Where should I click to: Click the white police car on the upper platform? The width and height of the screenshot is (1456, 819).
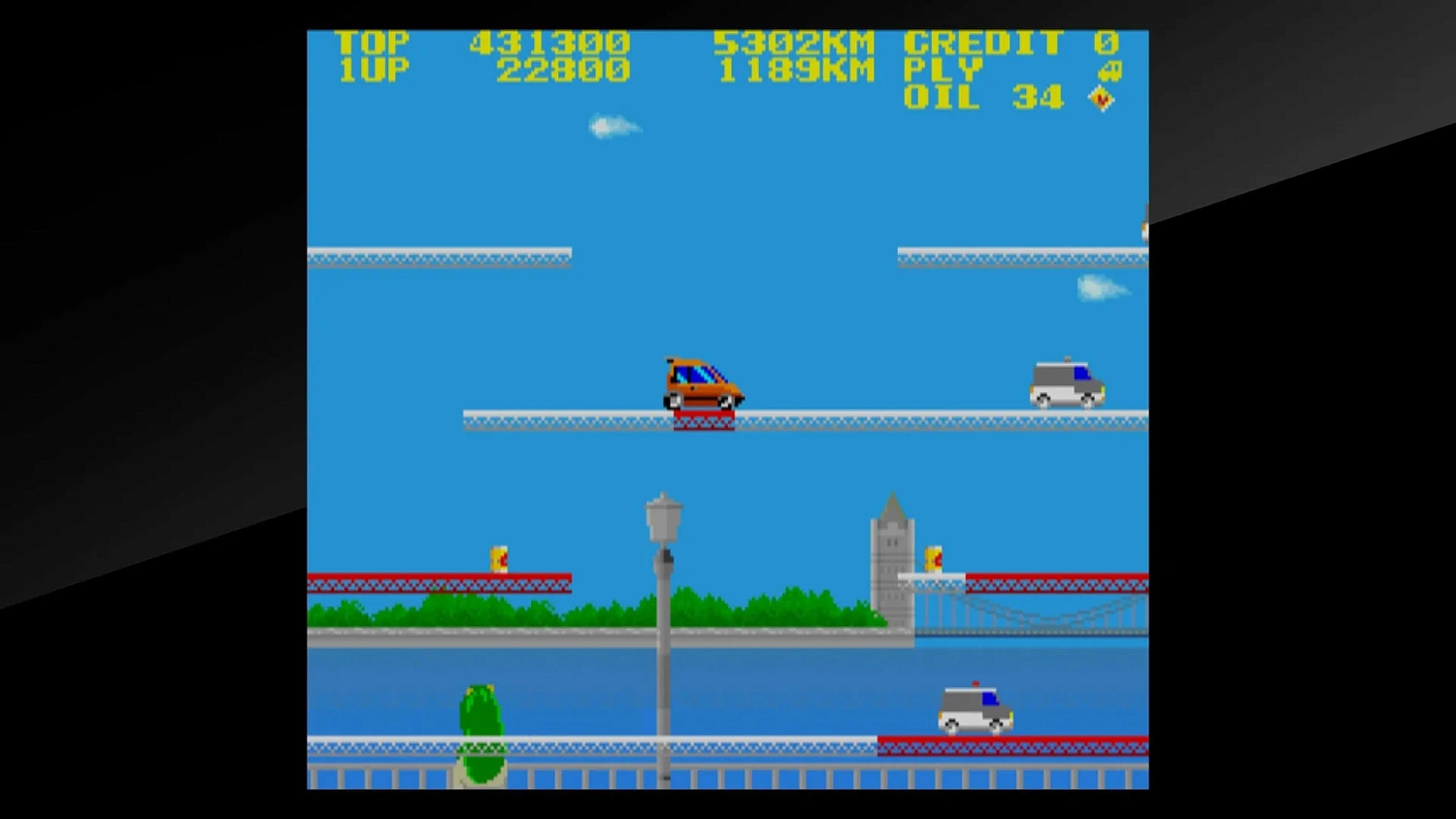coord(1066,383)
